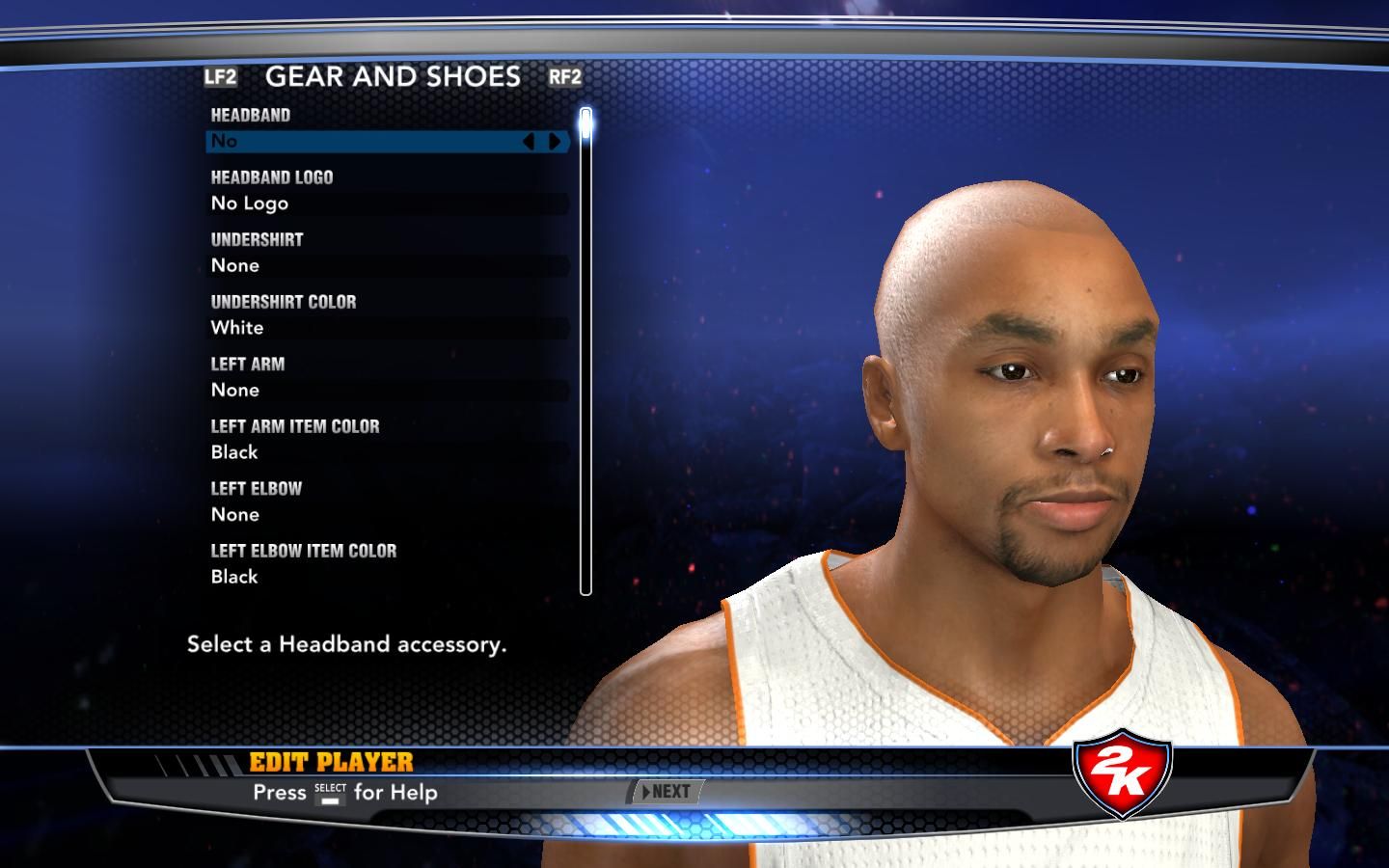Image resolution: width=1389 pixels, height=868 pixels.
Task: Select the Left Elbow accessory row
Action: coord(388,515)
